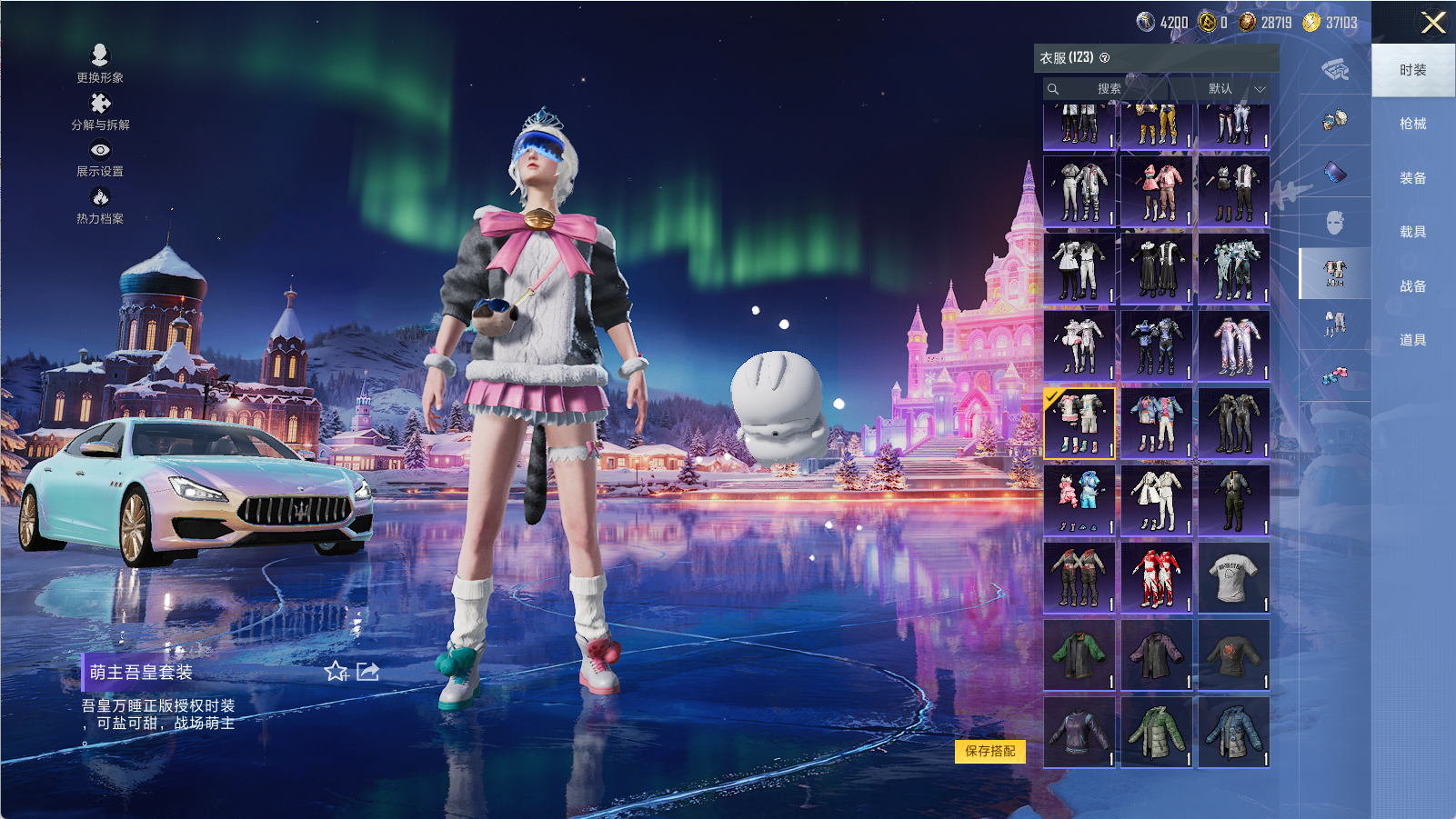The image size is (1456, 819).
Task: Favorite the outfit with the star icon
Action: (336, 672)
